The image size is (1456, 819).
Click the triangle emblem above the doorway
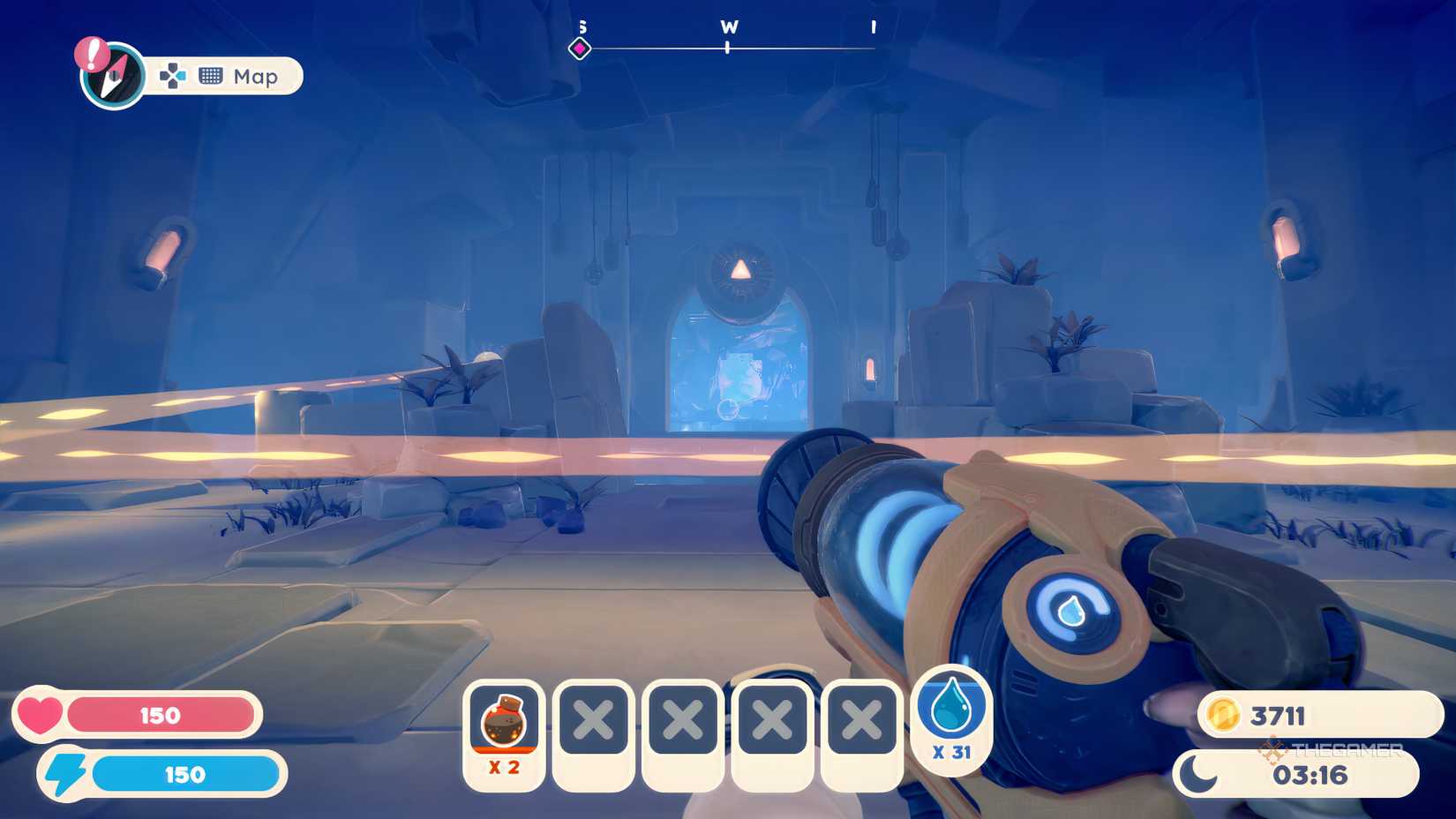[742, 266]
